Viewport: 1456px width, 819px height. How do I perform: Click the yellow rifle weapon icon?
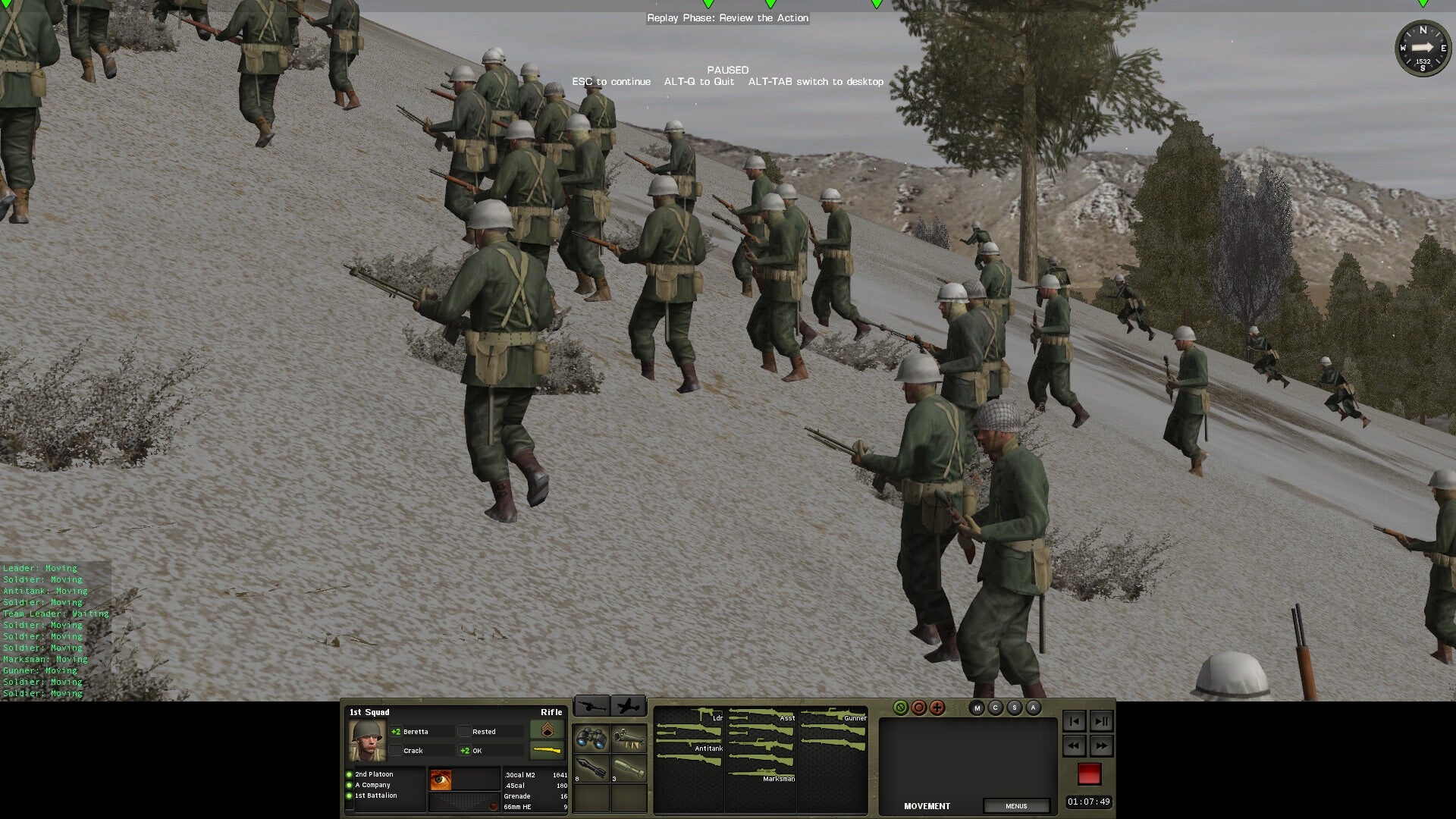(548, 750)
